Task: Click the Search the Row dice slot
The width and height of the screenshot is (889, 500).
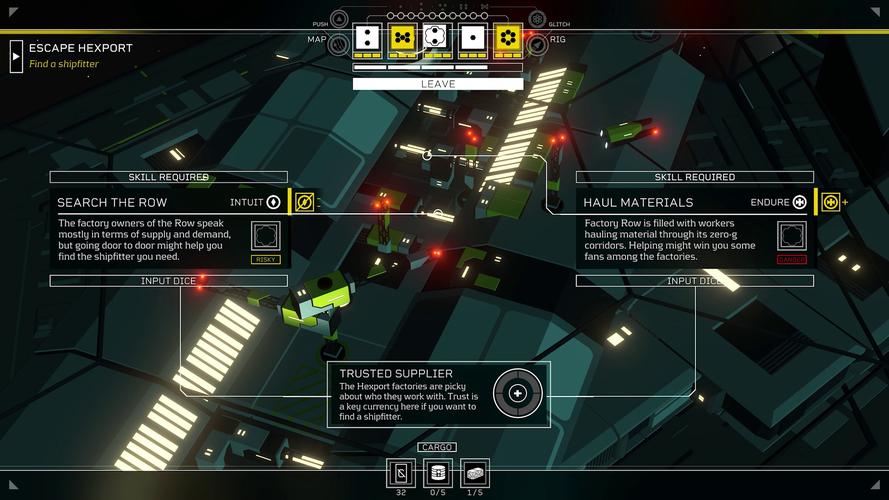Action: [265, 236]
